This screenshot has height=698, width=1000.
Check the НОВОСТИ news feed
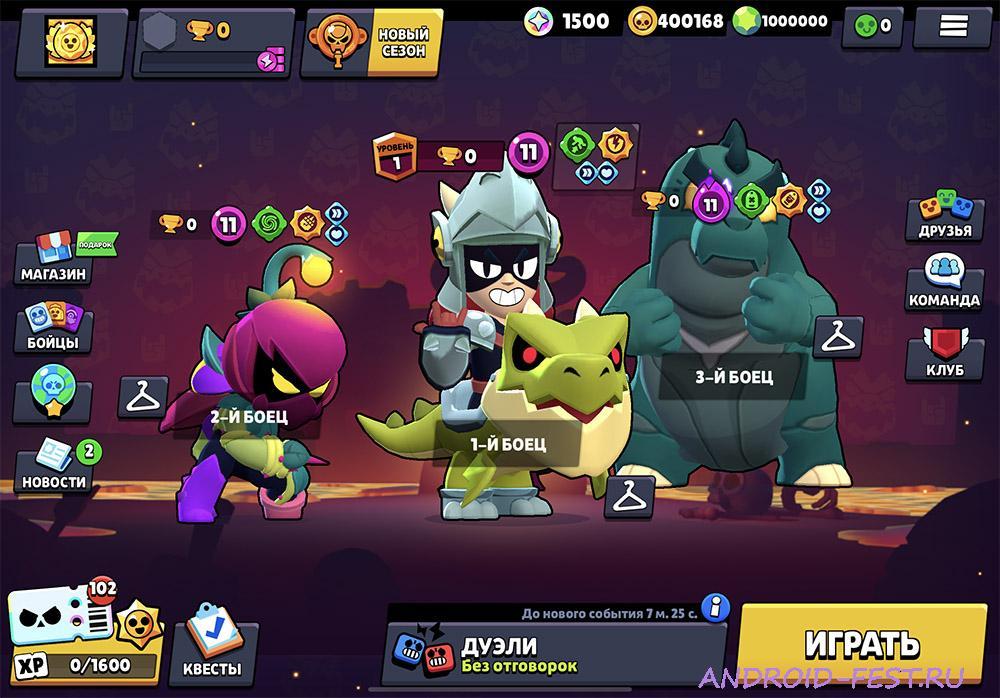(x=55, y=468)
